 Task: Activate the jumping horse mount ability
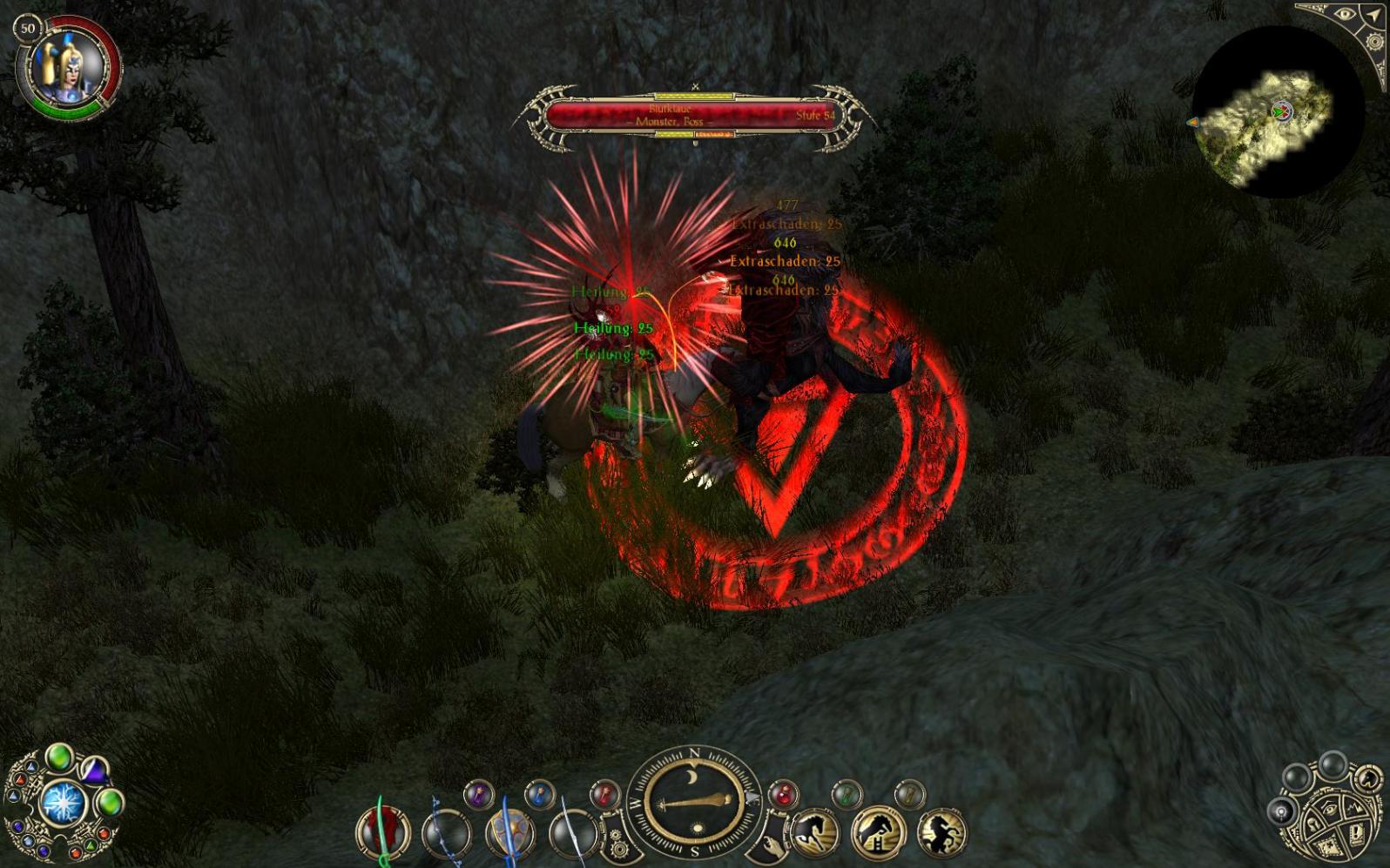pyautogui.click(x=876, y=832)
